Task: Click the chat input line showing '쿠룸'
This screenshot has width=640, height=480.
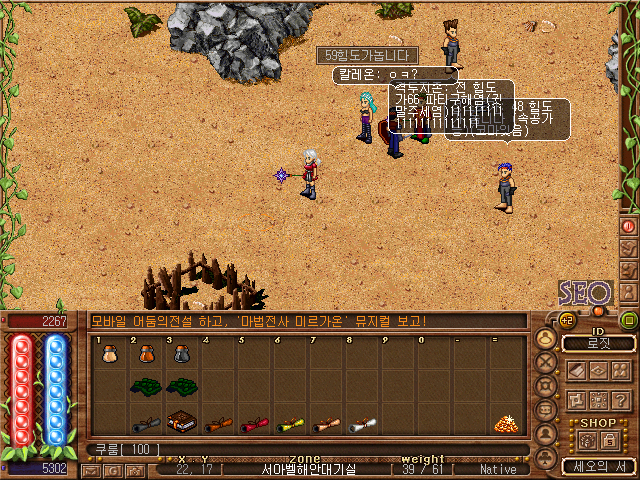Action: point(300,449)
